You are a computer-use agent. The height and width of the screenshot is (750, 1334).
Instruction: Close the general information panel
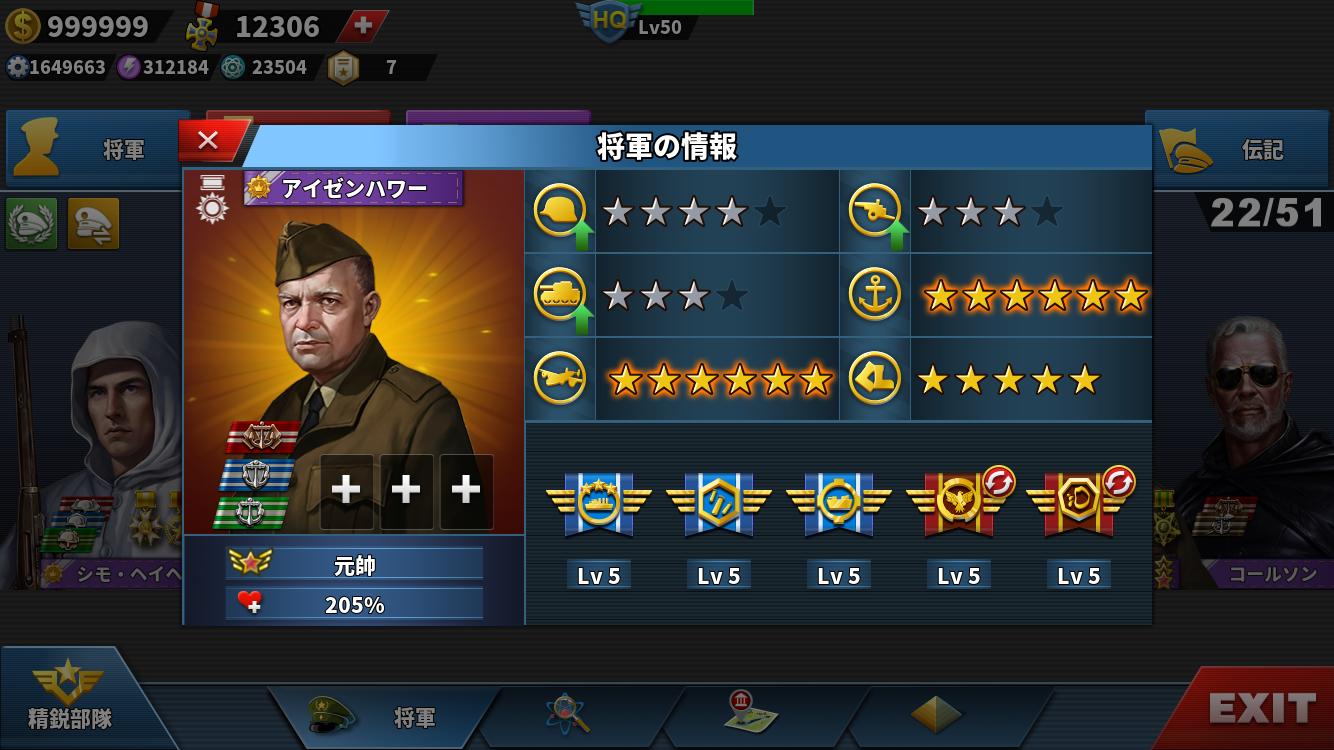[x=208, y=141]
